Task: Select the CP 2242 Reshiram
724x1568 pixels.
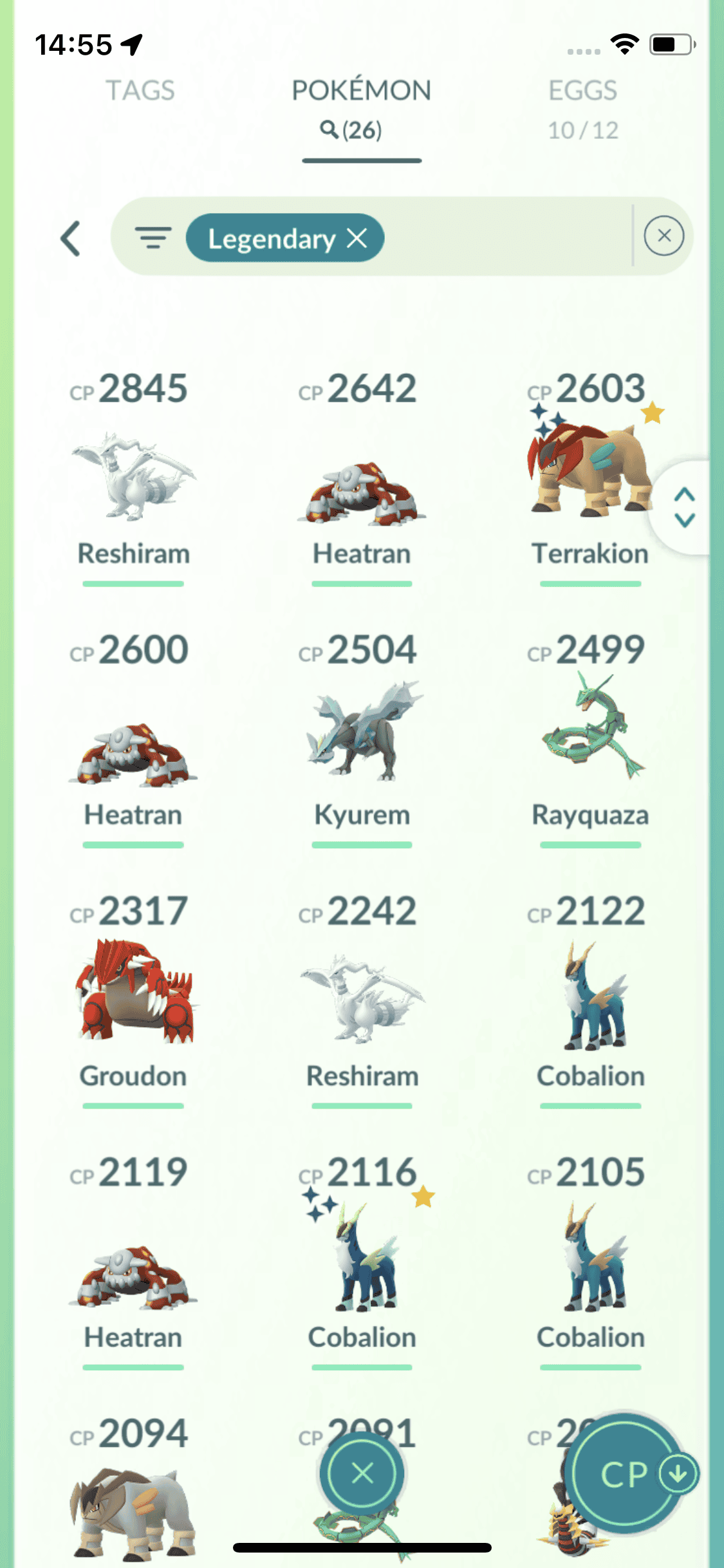Action: (362, 998)
